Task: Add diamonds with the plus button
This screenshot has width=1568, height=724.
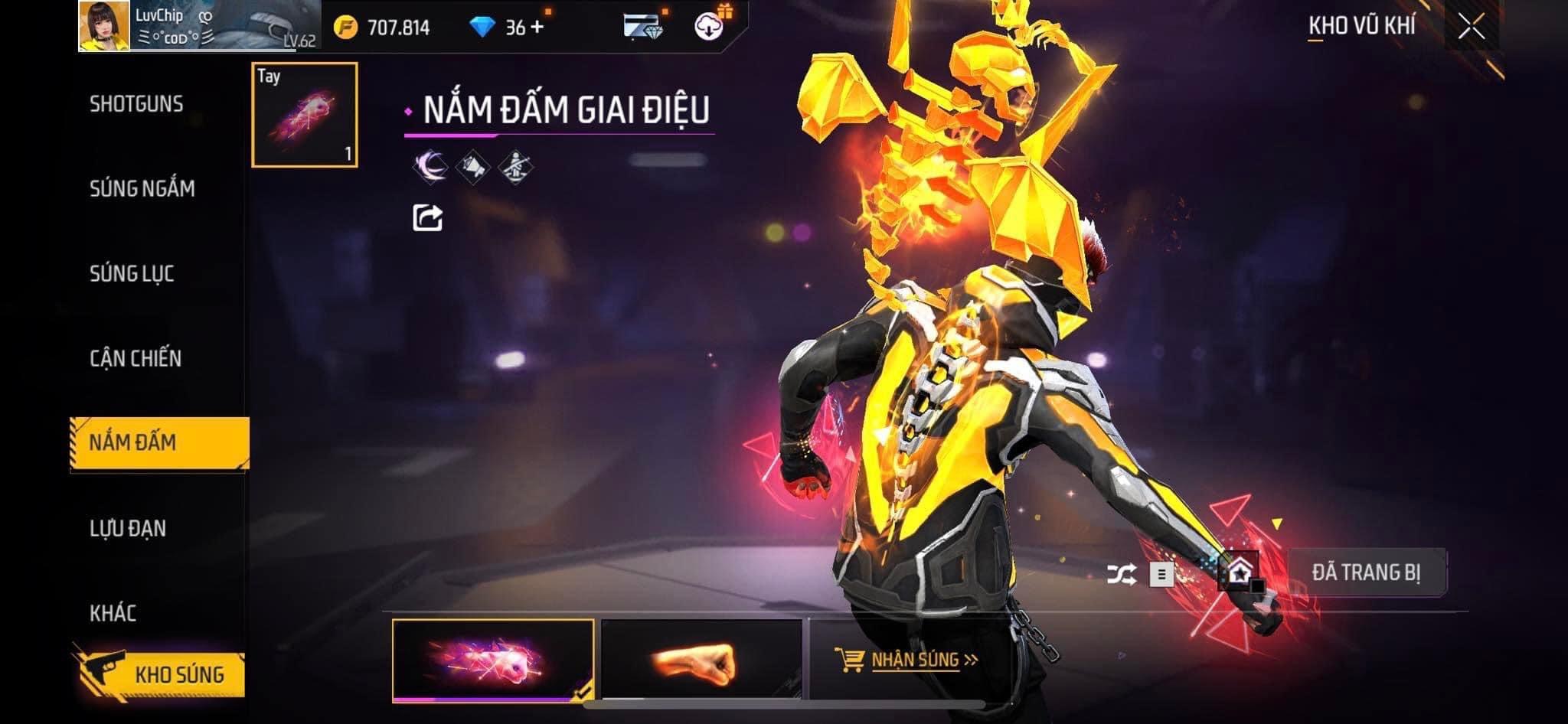Action: coord(537,28)
